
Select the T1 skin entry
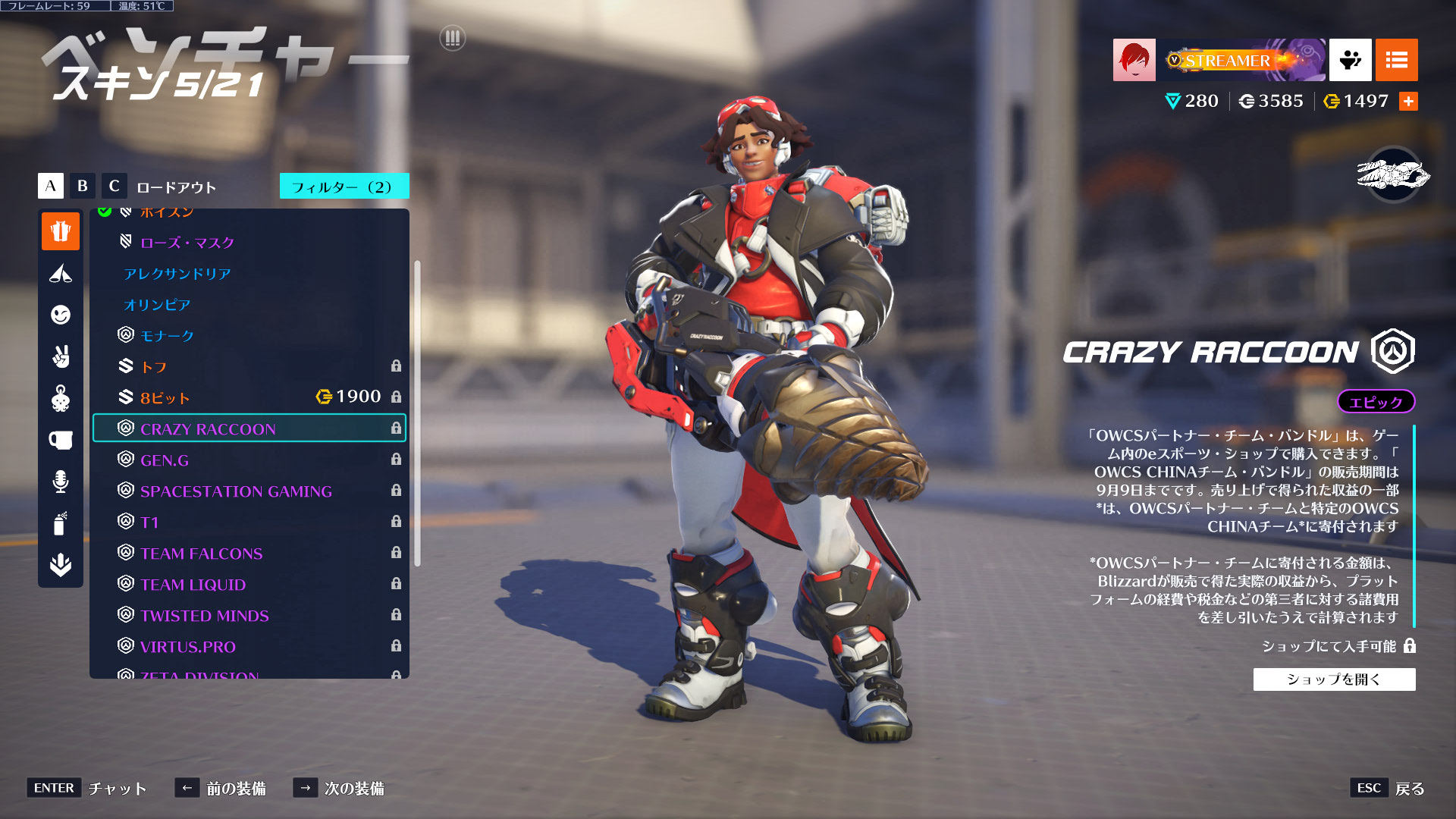[x=149, y=522]
